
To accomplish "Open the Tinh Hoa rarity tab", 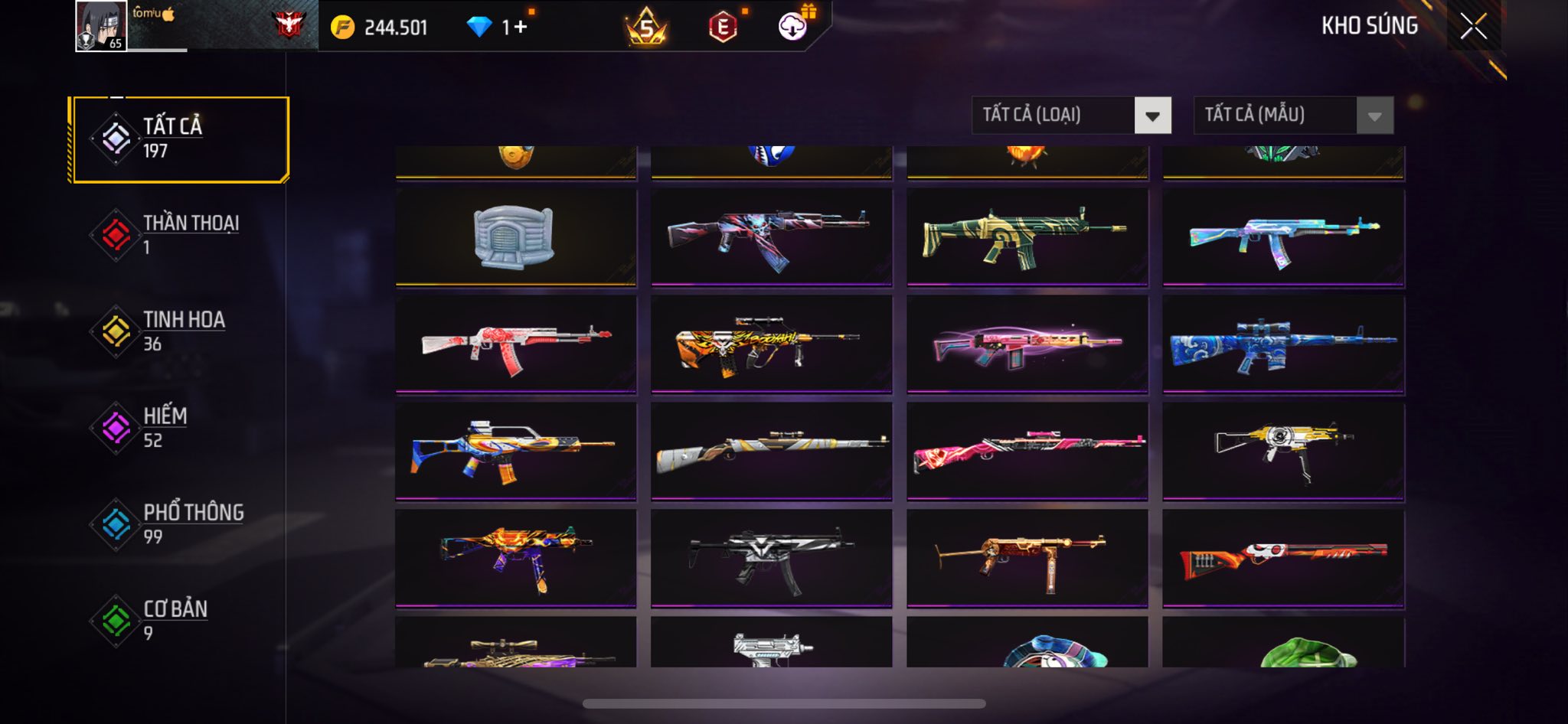I will 179,331.
